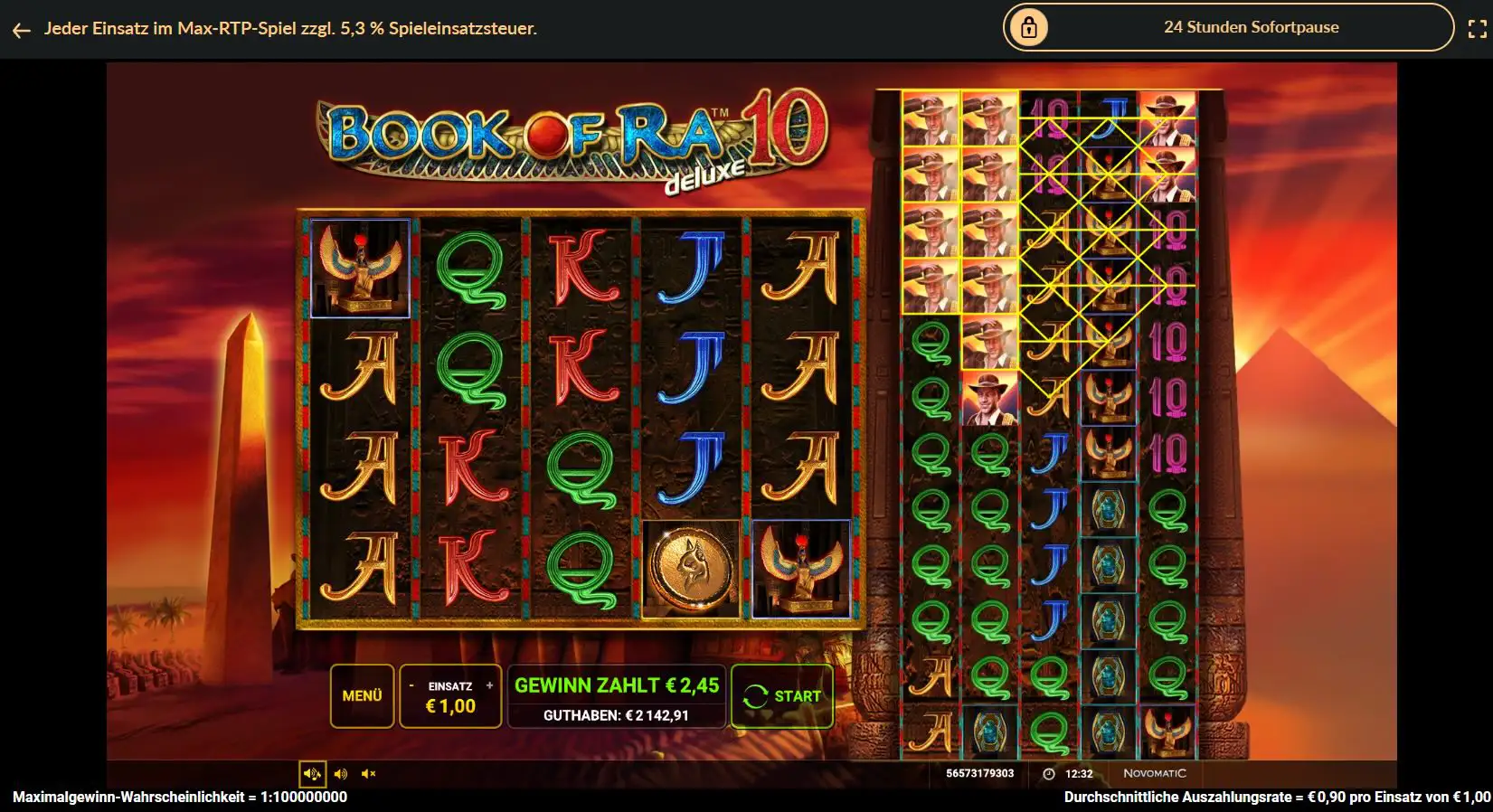Select sound with music speaker icon
This screenshot has height=812, width=1493.
pos(312,773)
